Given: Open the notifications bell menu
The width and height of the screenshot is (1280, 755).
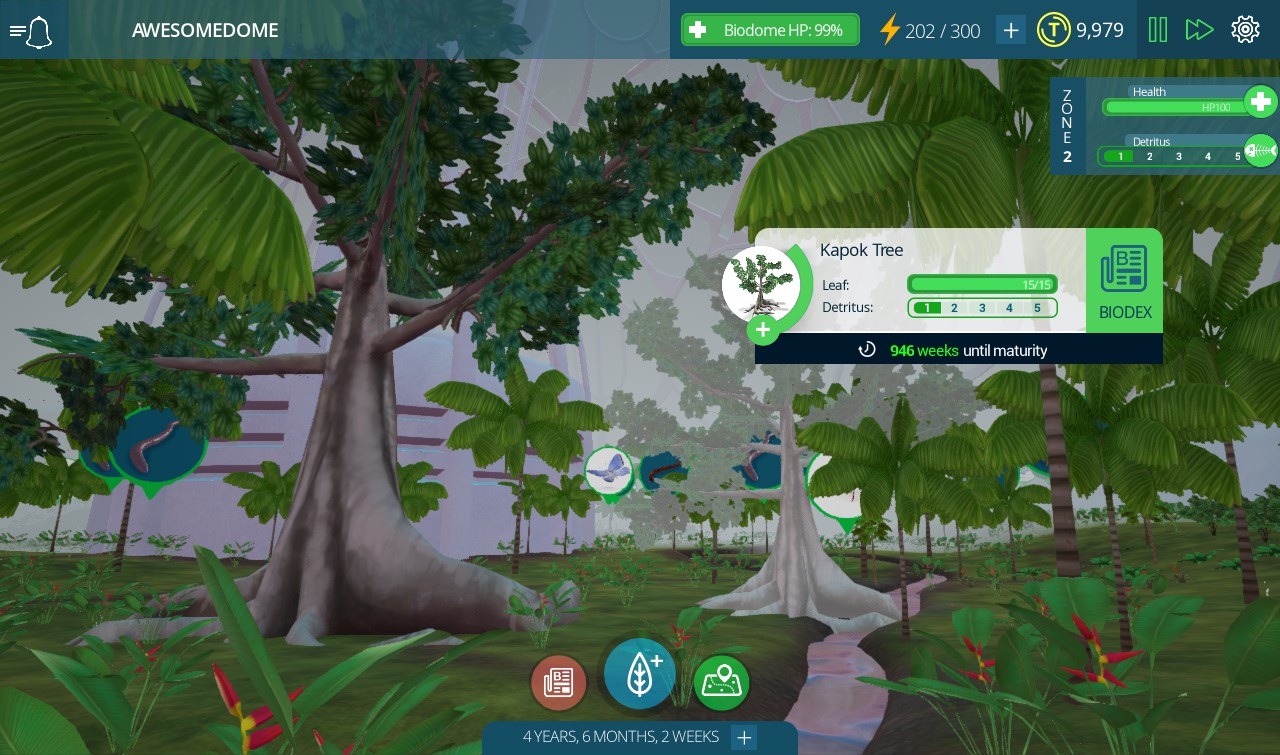Looking at the screenshot, I should pos(32,31).
